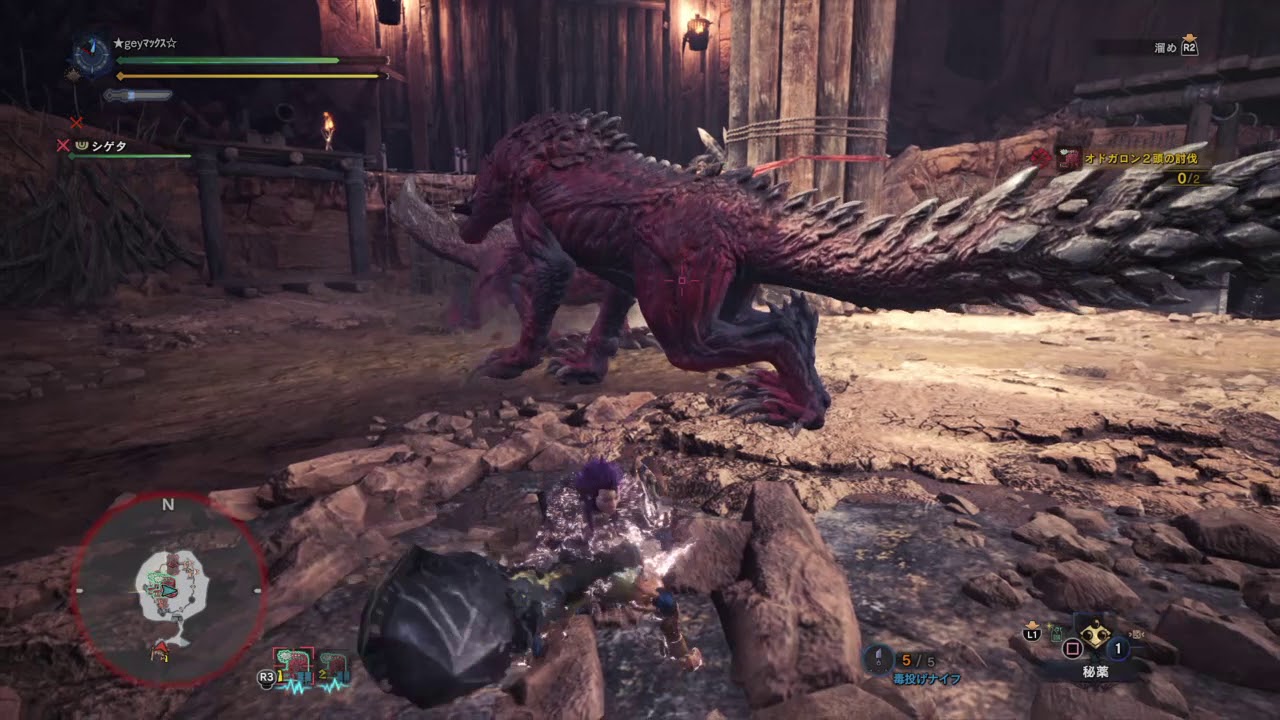Click the N compass marker on the minimap
Image resolution: width=1280 pixels, height=720 pixels.
[x=167, y=505]
